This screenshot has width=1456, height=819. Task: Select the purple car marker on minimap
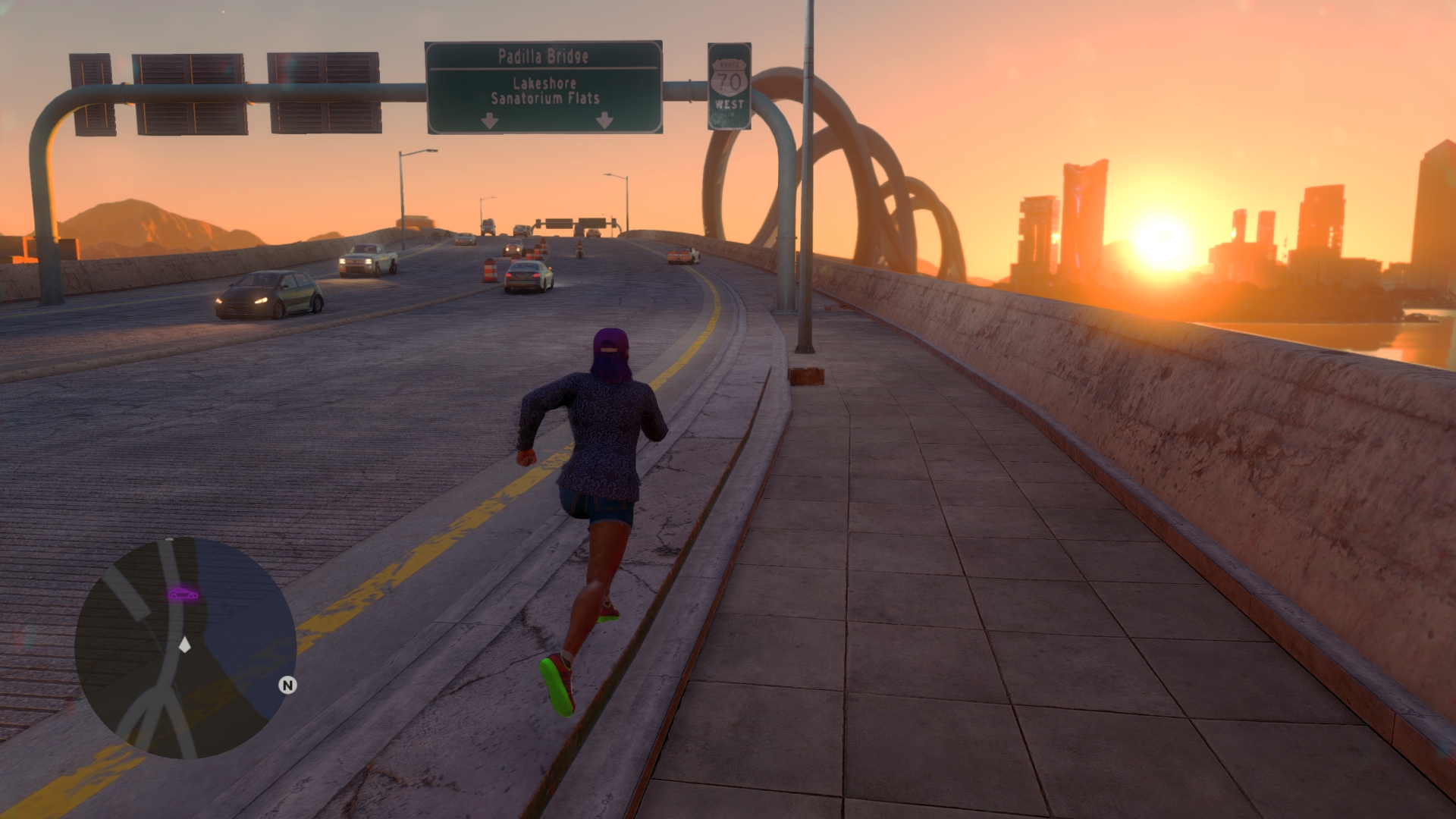(183, 594)
